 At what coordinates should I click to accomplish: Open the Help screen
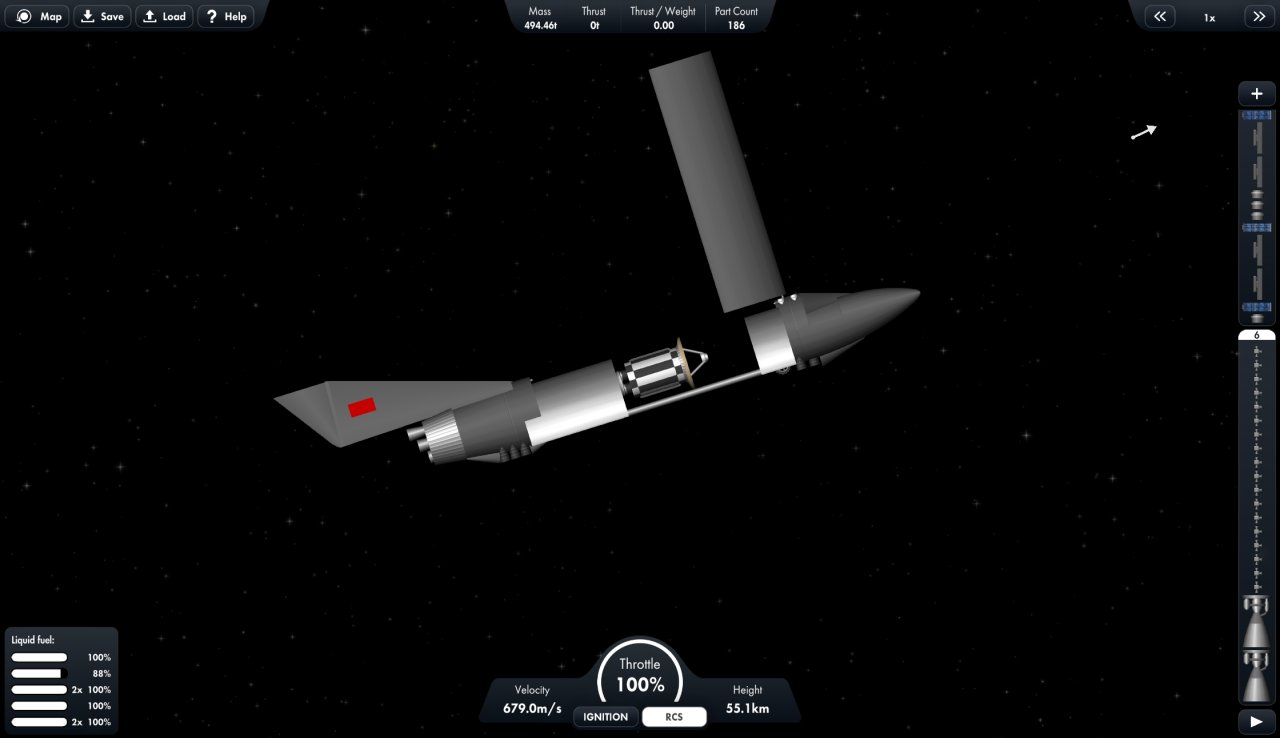[225, 16]
